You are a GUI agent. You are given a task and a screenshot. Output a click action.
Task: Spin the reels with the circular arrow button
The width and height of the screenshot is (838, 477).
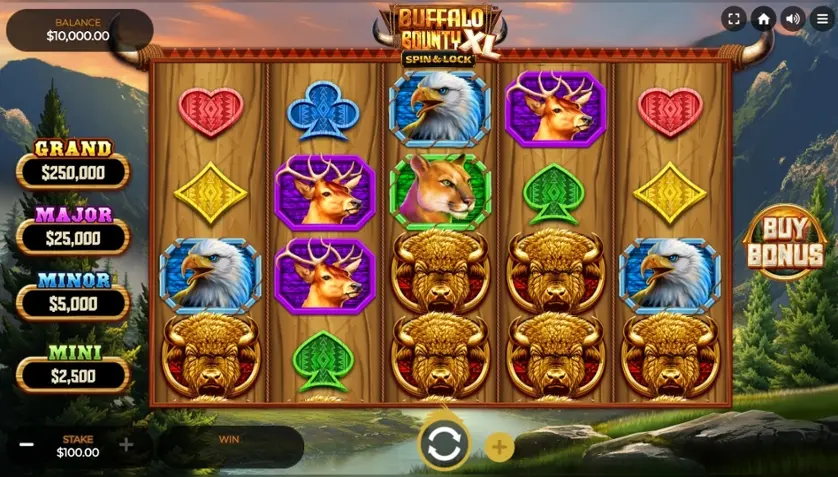coord(444,445)
